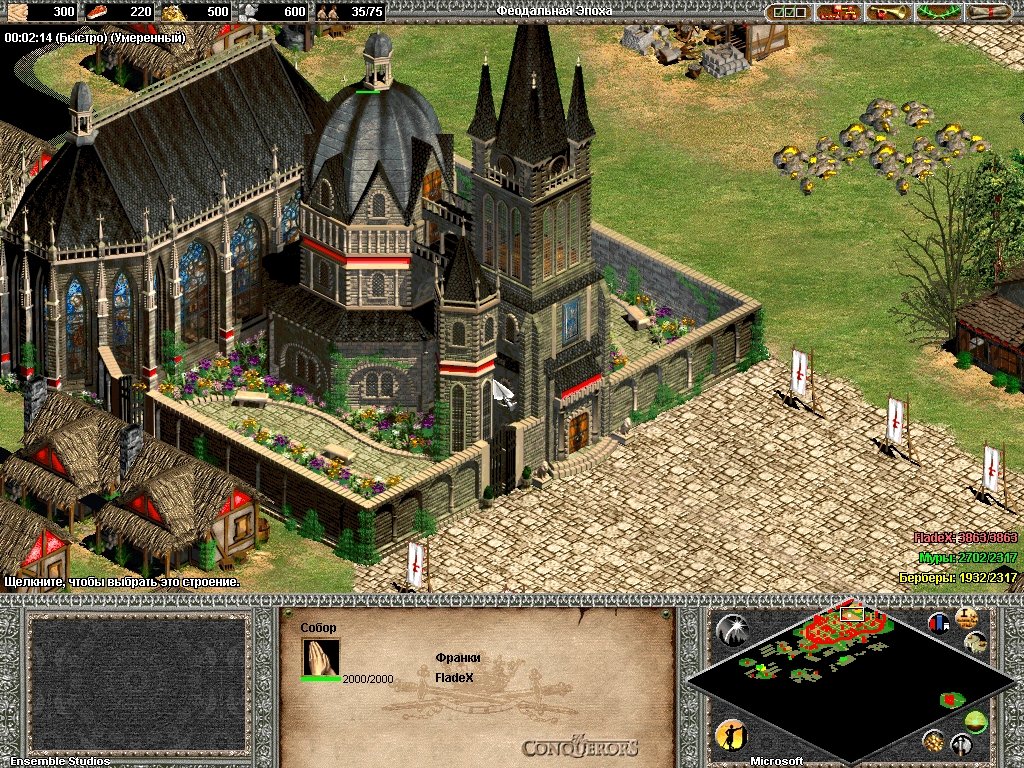Toggle the score display flag button
1024x768 pixels.
[x=938, y=623]
